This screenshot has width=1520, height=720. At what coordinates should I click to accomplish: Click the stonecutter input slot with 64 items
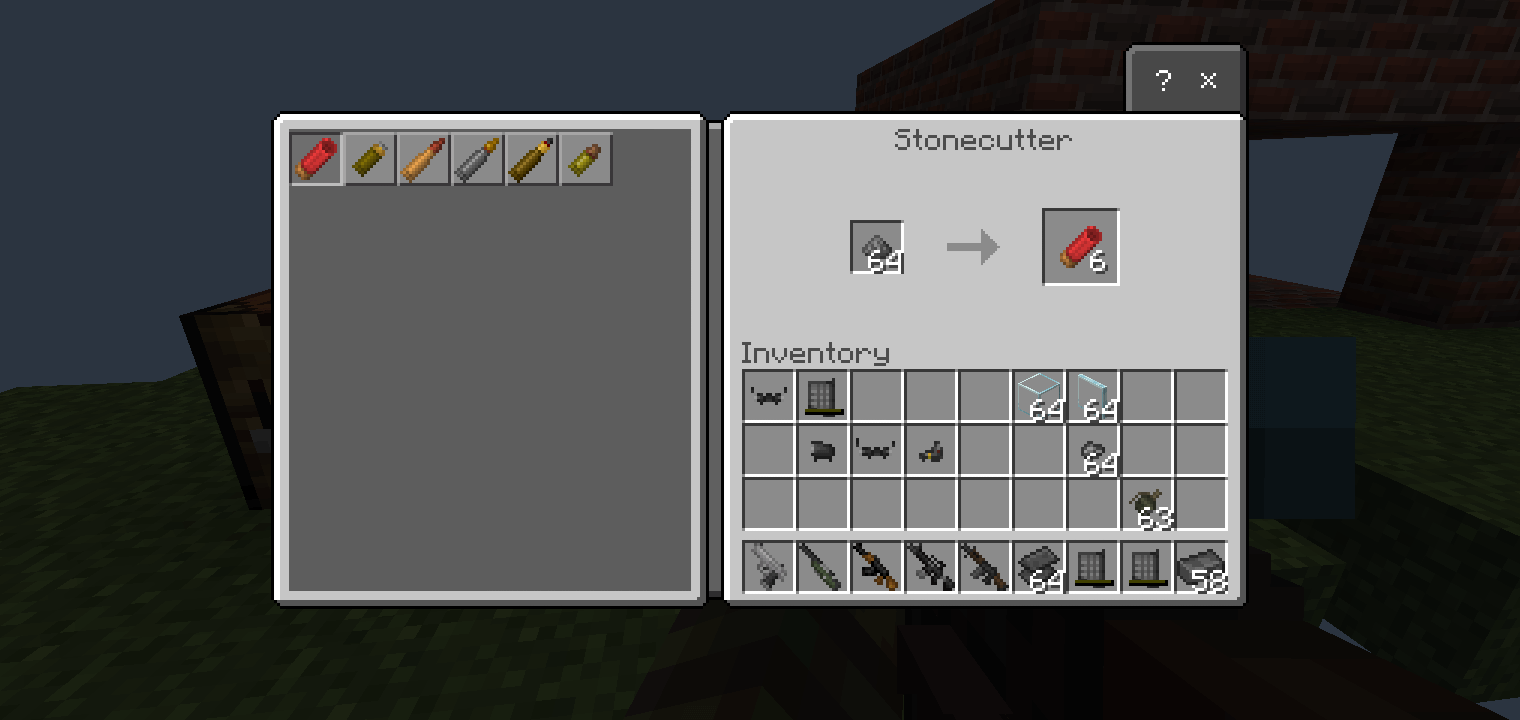877,247
